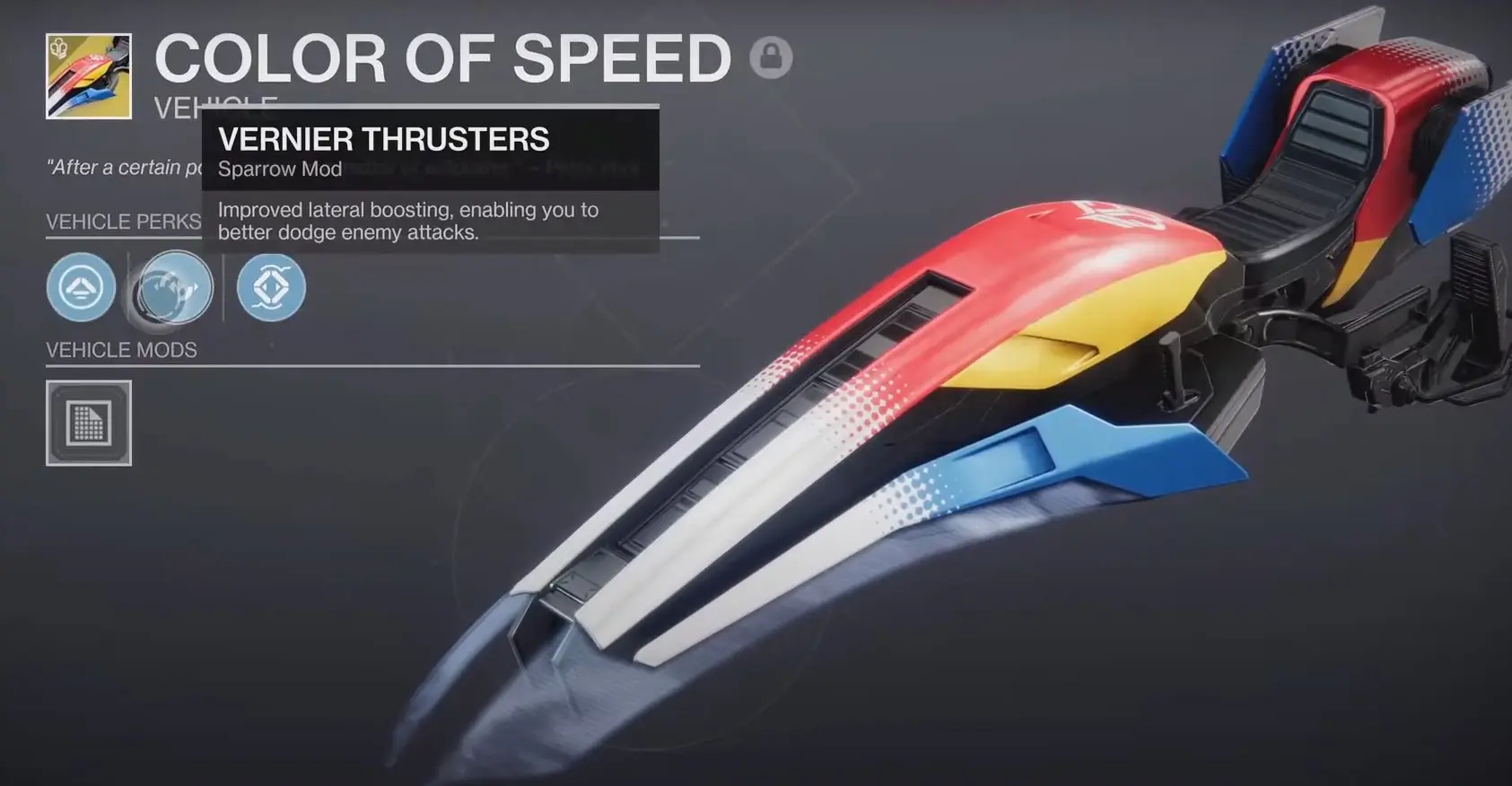Image resolution: width=1512 pixels, height=786 pixels.
Task: Click the transmat-style perk icon with diamond emblem
Action: [271, 287]
